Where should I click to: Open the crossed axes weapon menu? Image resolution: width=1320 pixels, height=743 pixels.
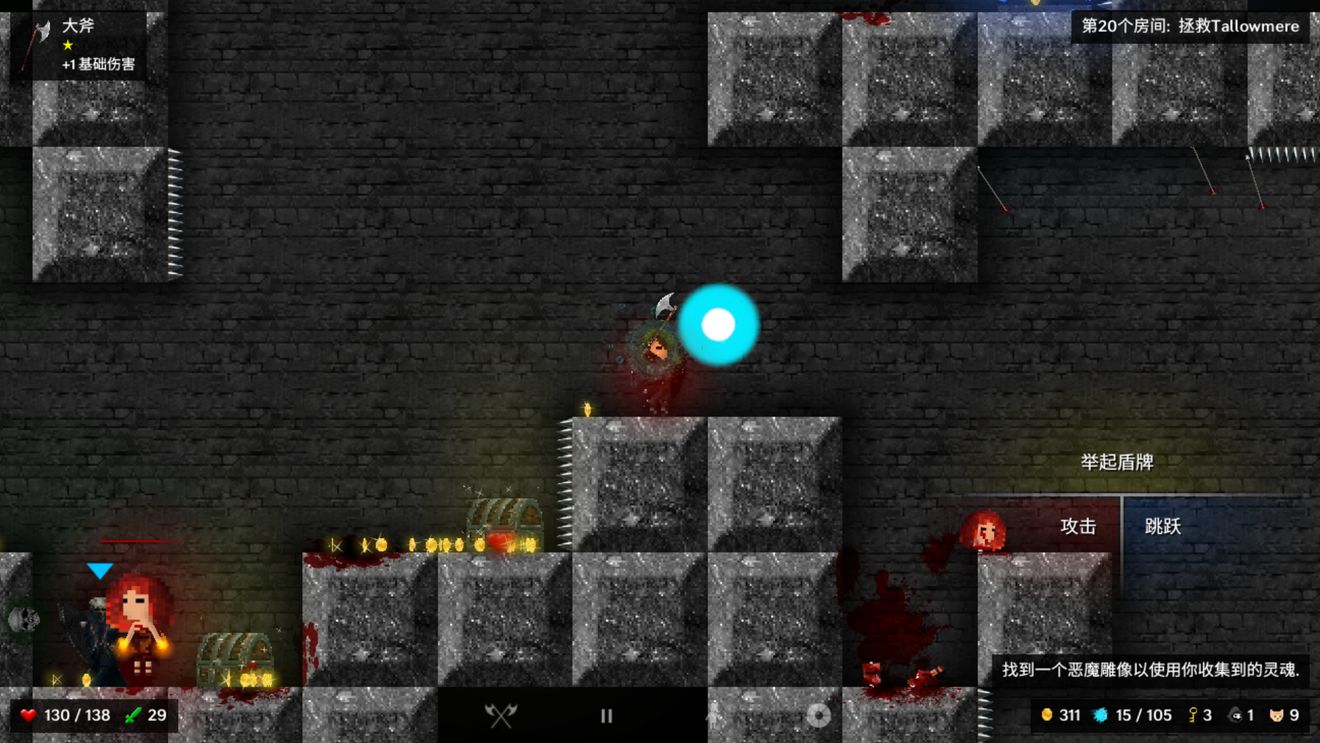point(501,715)
